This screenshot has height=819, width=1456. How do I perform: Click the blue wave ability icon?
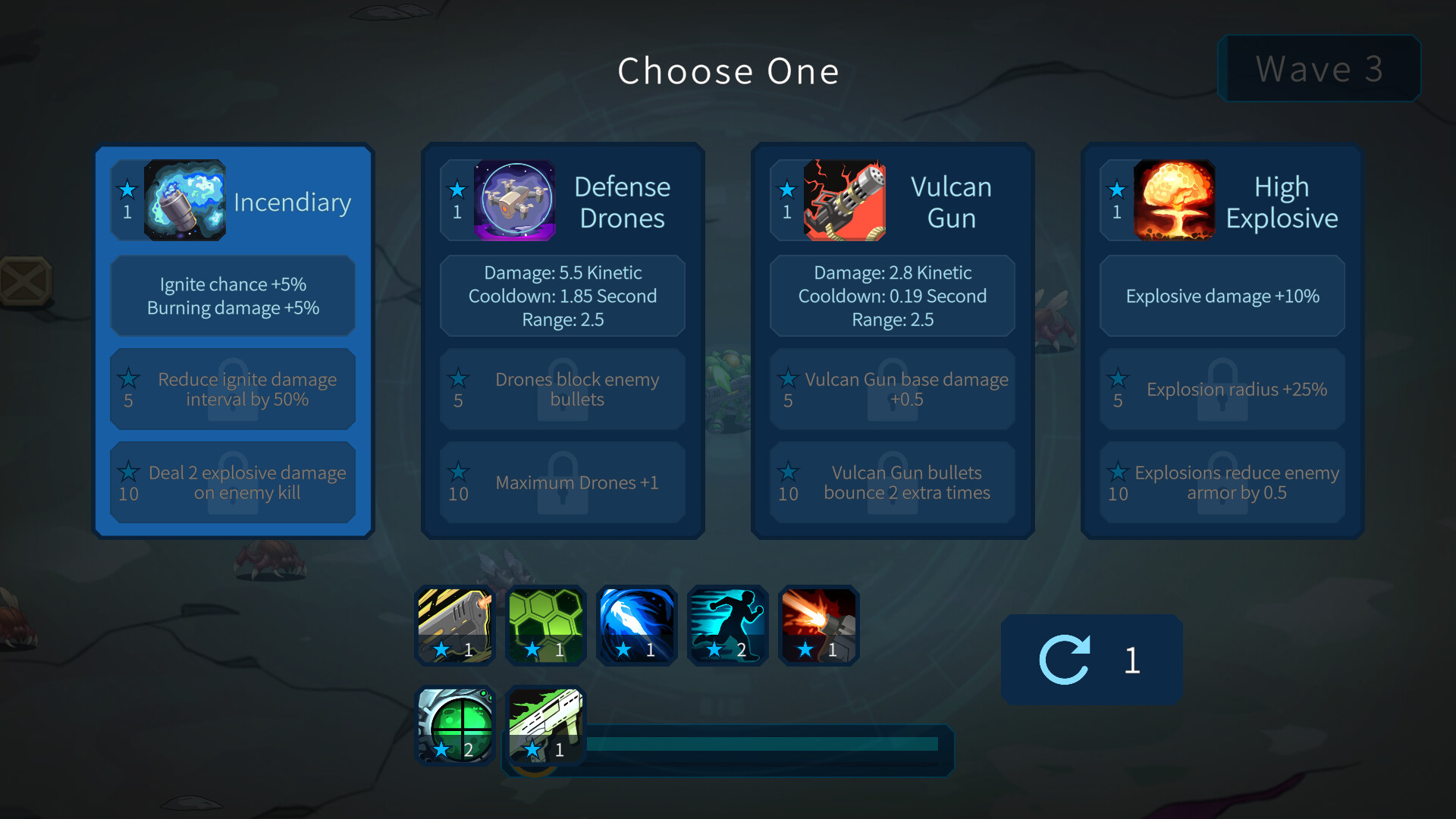(x=636, y=624)
